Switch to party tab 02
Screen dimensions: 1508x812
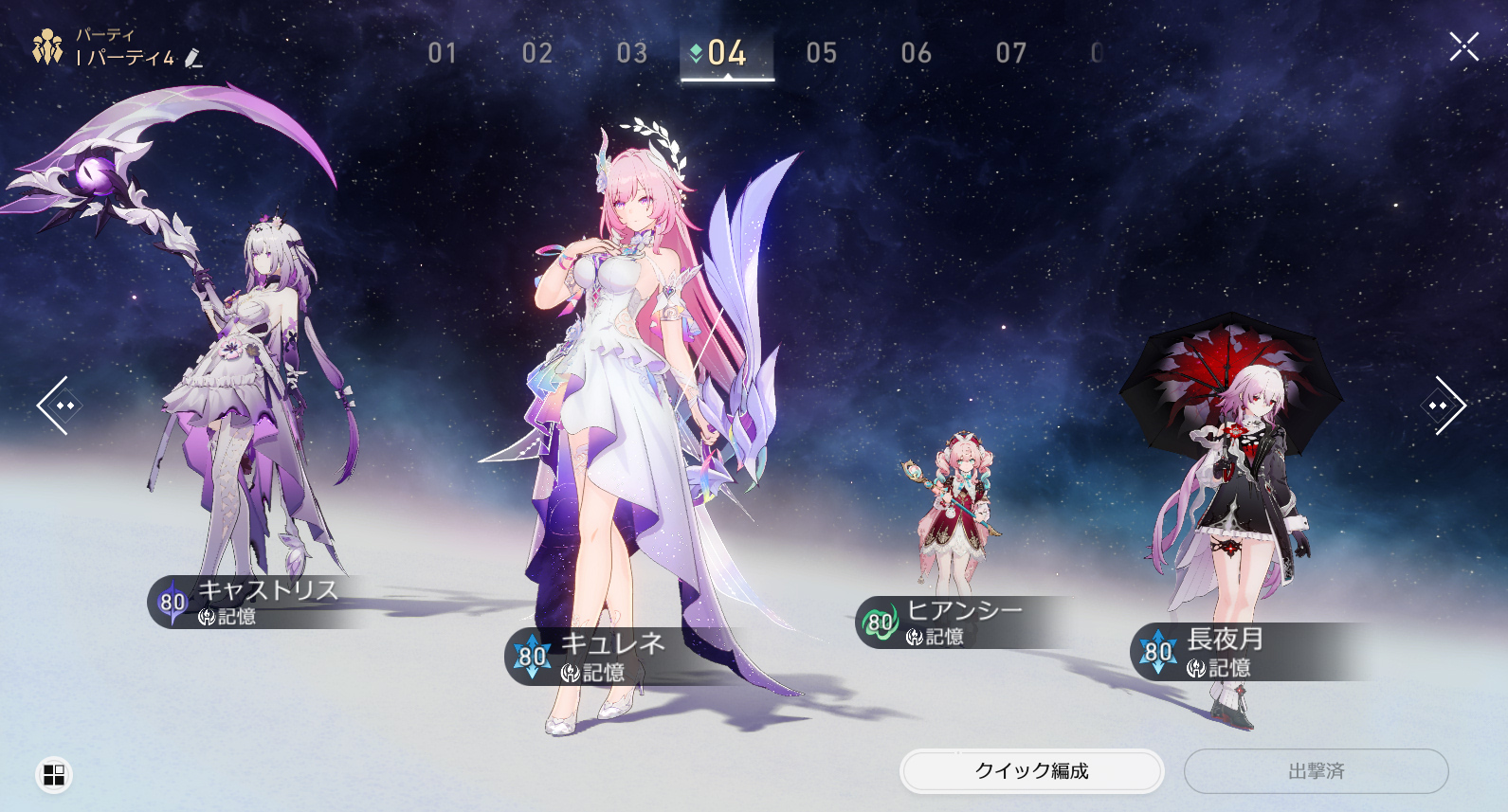(537, 53)
